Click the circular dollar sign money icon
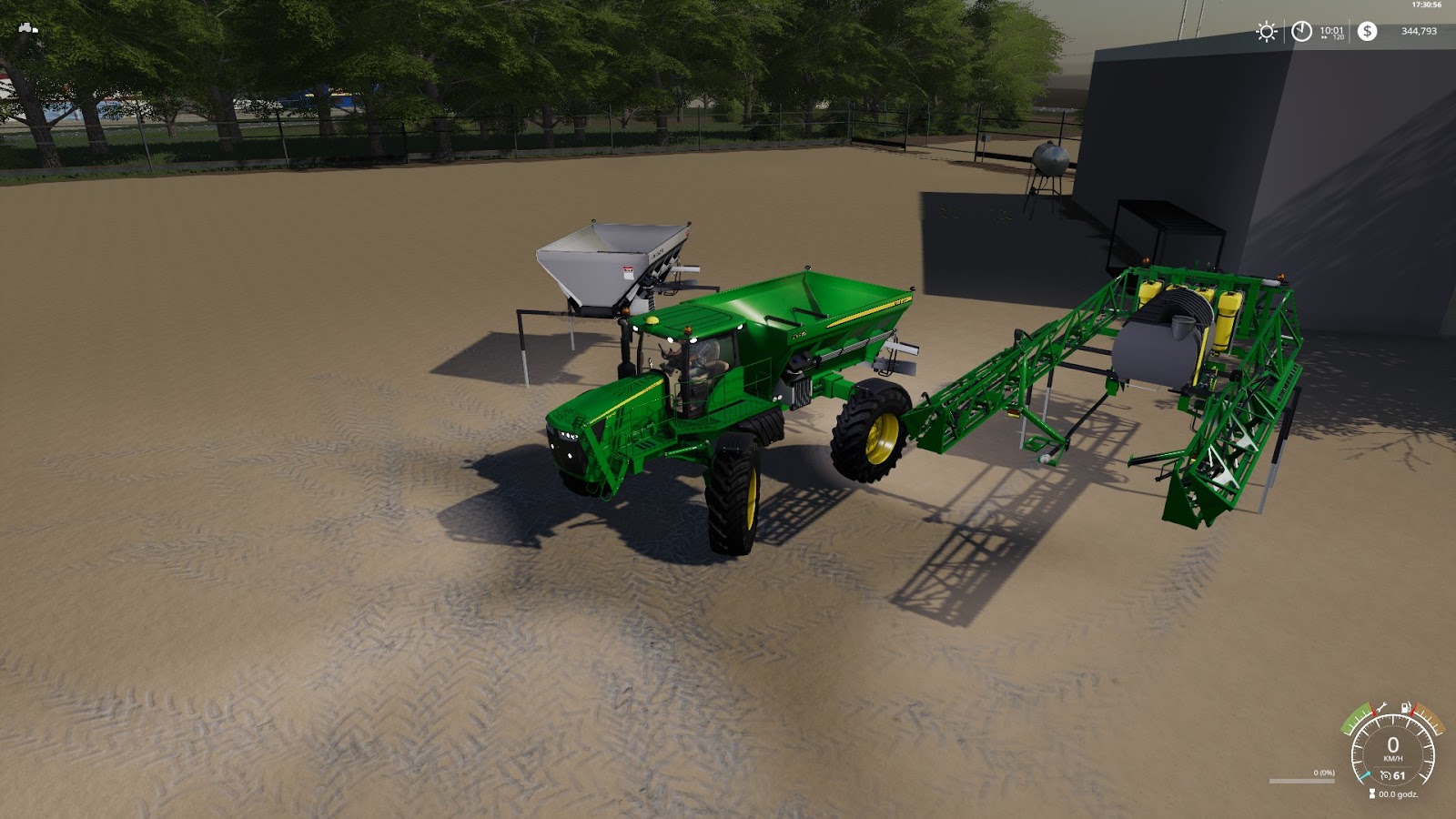This screenshot has width=1456, height=819. click(1367, 31)
